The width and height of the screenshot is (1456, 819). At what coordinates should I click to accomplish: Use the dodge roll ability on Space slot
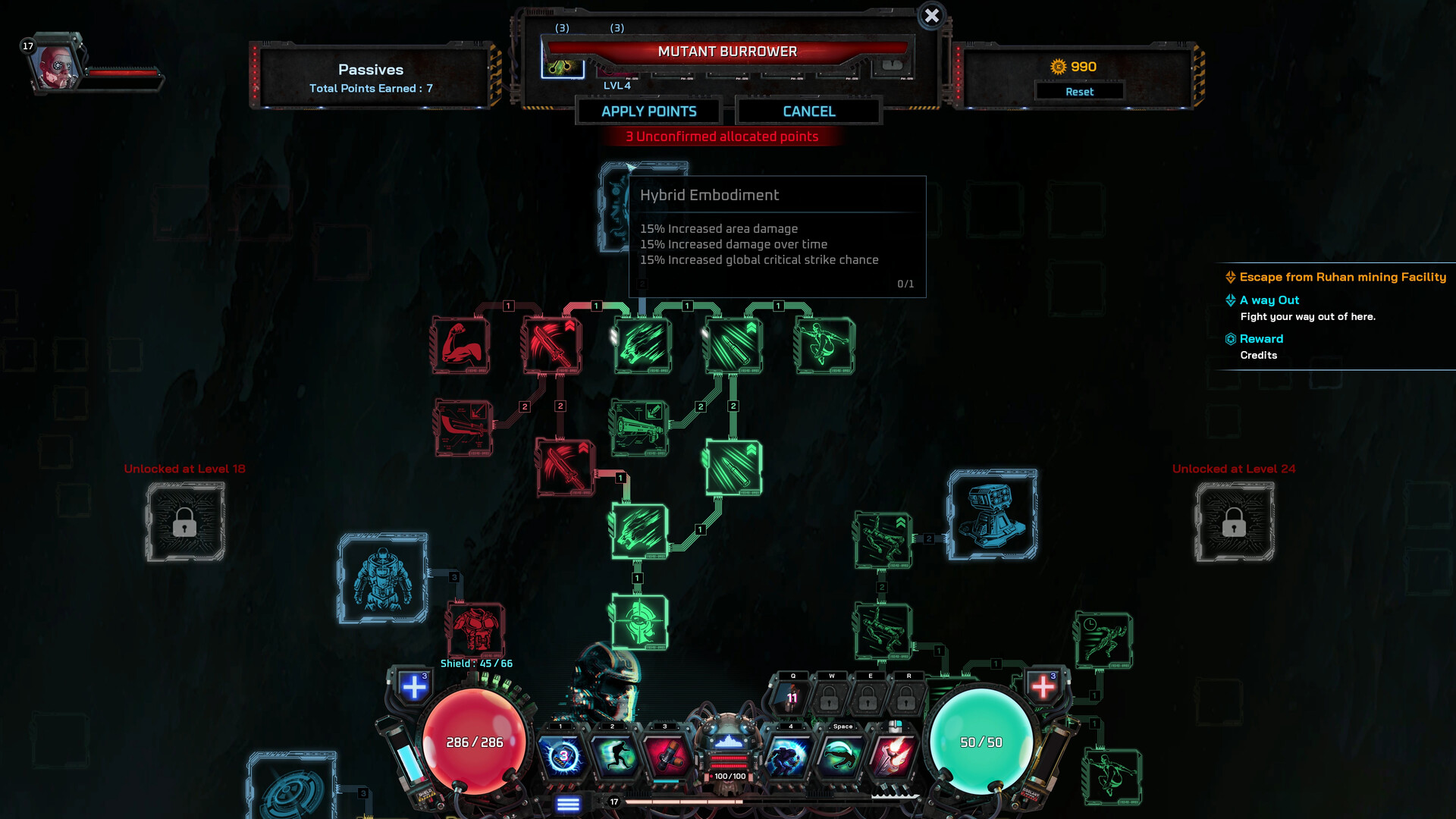842,755
